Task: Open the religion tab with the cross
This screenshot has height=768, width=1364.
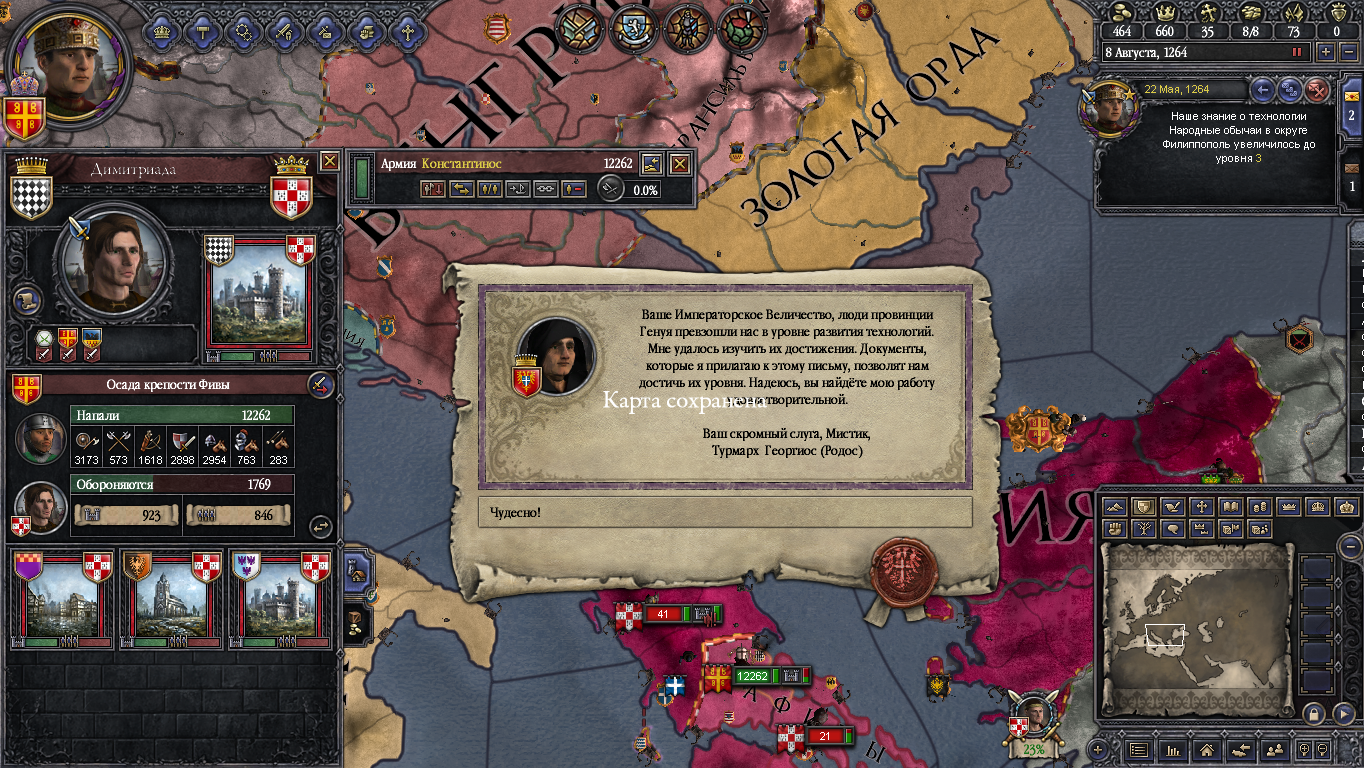Action: 407,31
